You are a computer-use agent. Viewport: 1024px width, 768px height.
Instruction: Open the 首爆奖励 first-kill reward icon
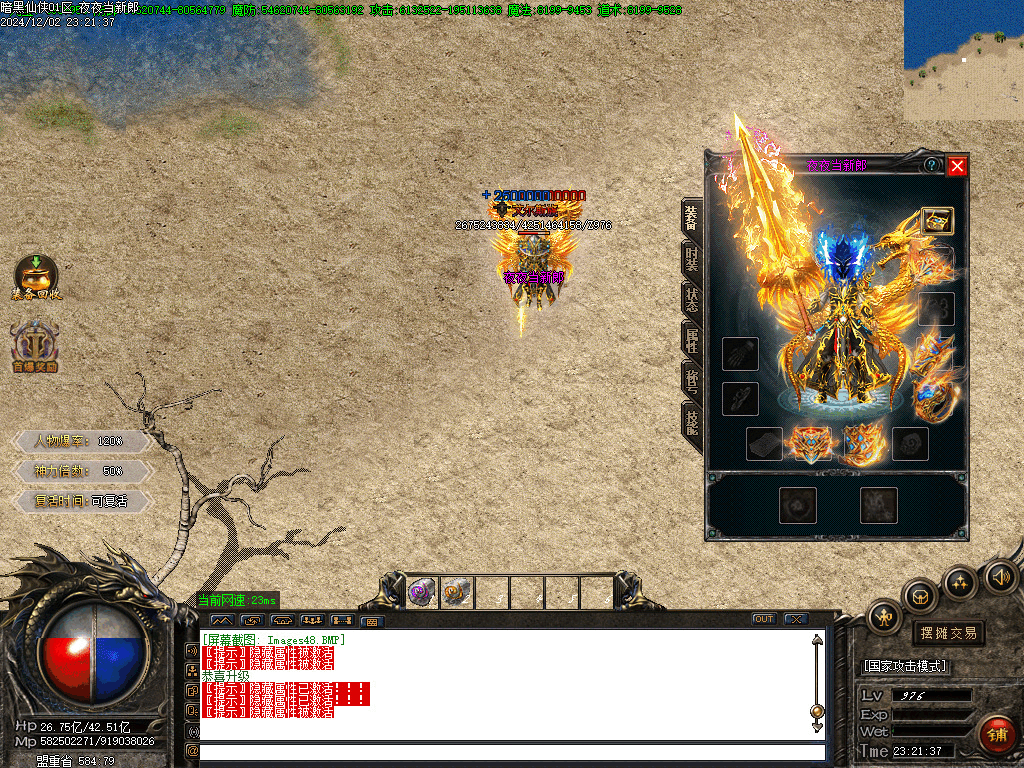pos(36,346)
